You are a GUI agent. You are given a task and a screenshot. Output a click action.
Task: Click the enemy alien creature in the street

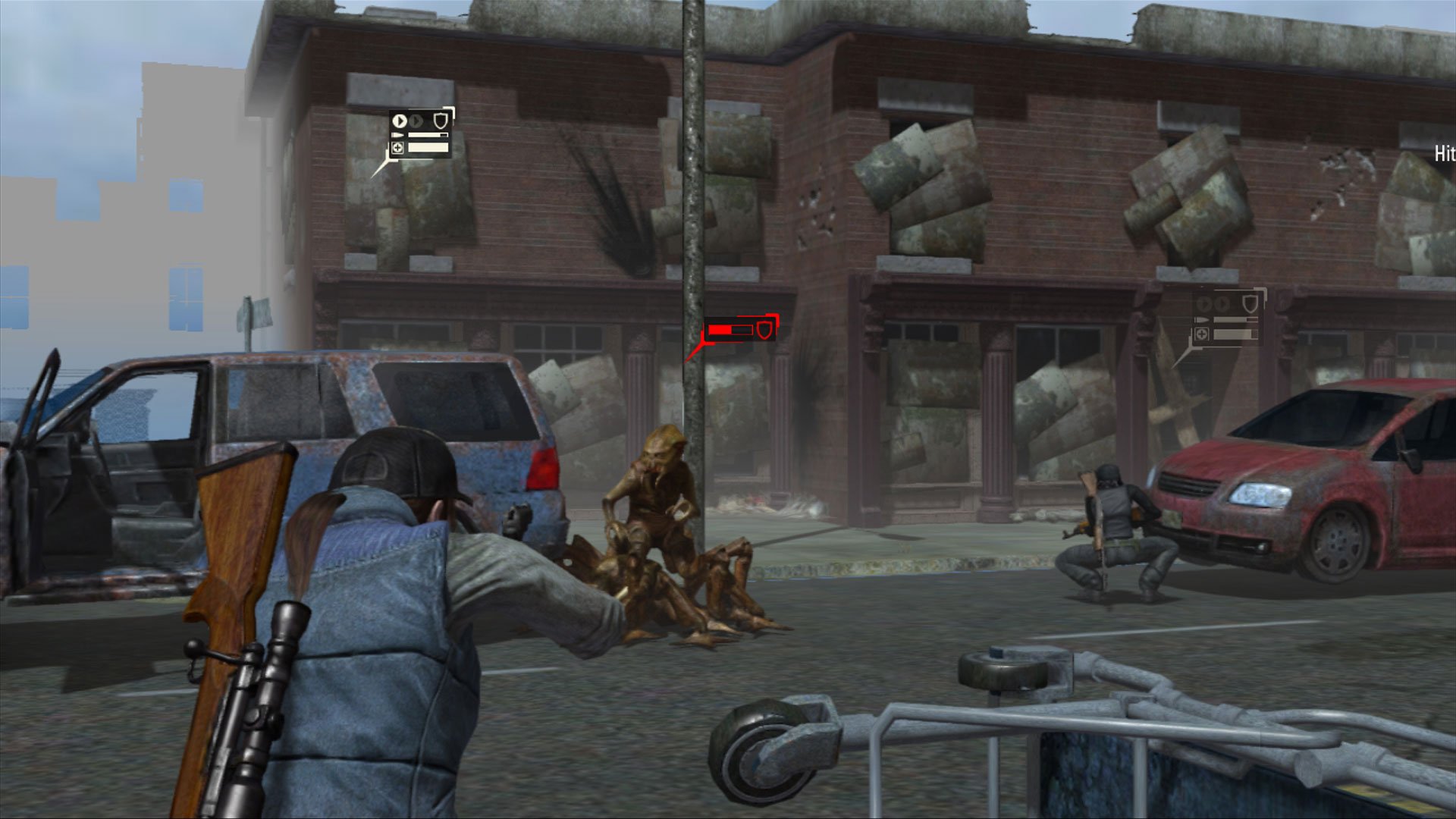pos(660,493)
